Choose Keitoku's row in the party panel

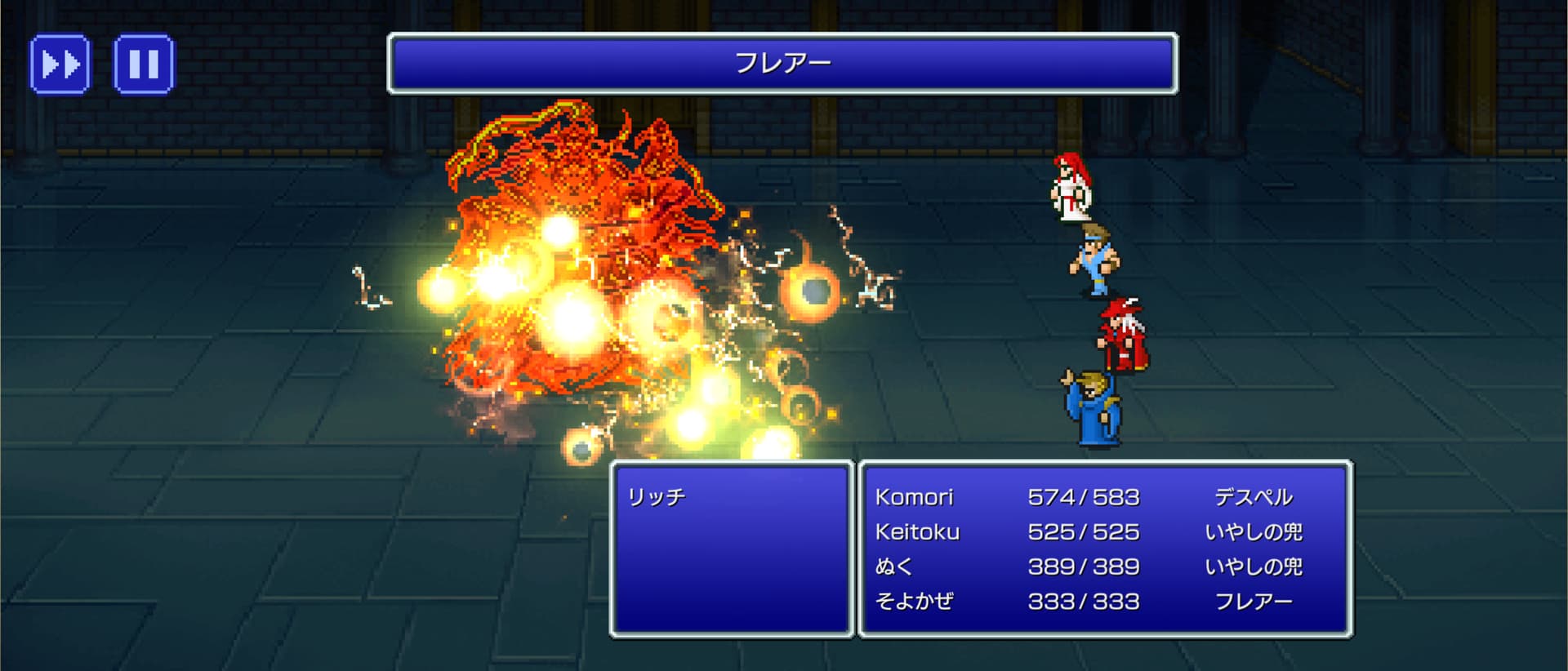point(1104,532)
